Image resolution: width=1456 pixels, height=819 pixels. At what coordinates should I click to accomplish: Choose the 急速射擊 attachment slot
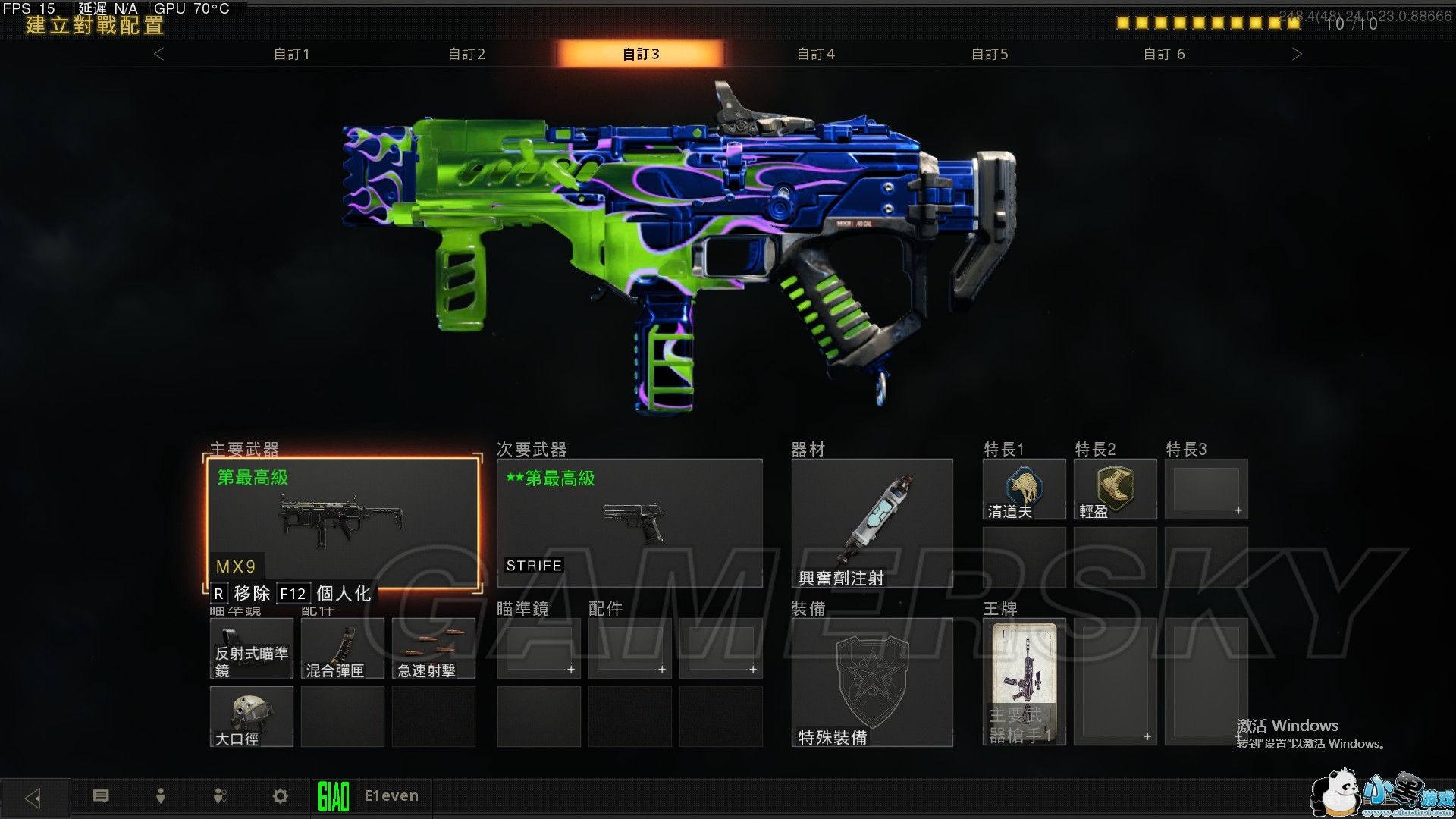(434, 648)
